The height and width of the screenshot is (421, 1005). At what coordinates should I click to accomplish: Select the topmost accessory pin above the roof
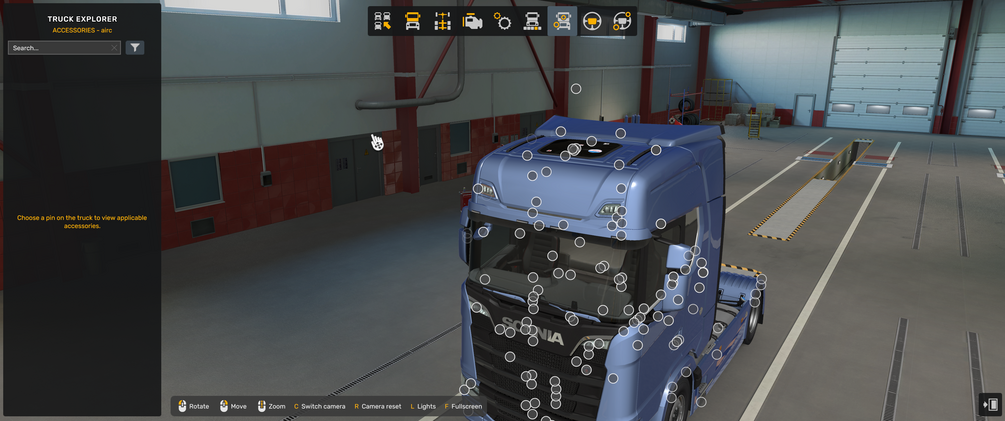[x=576, y=89]
